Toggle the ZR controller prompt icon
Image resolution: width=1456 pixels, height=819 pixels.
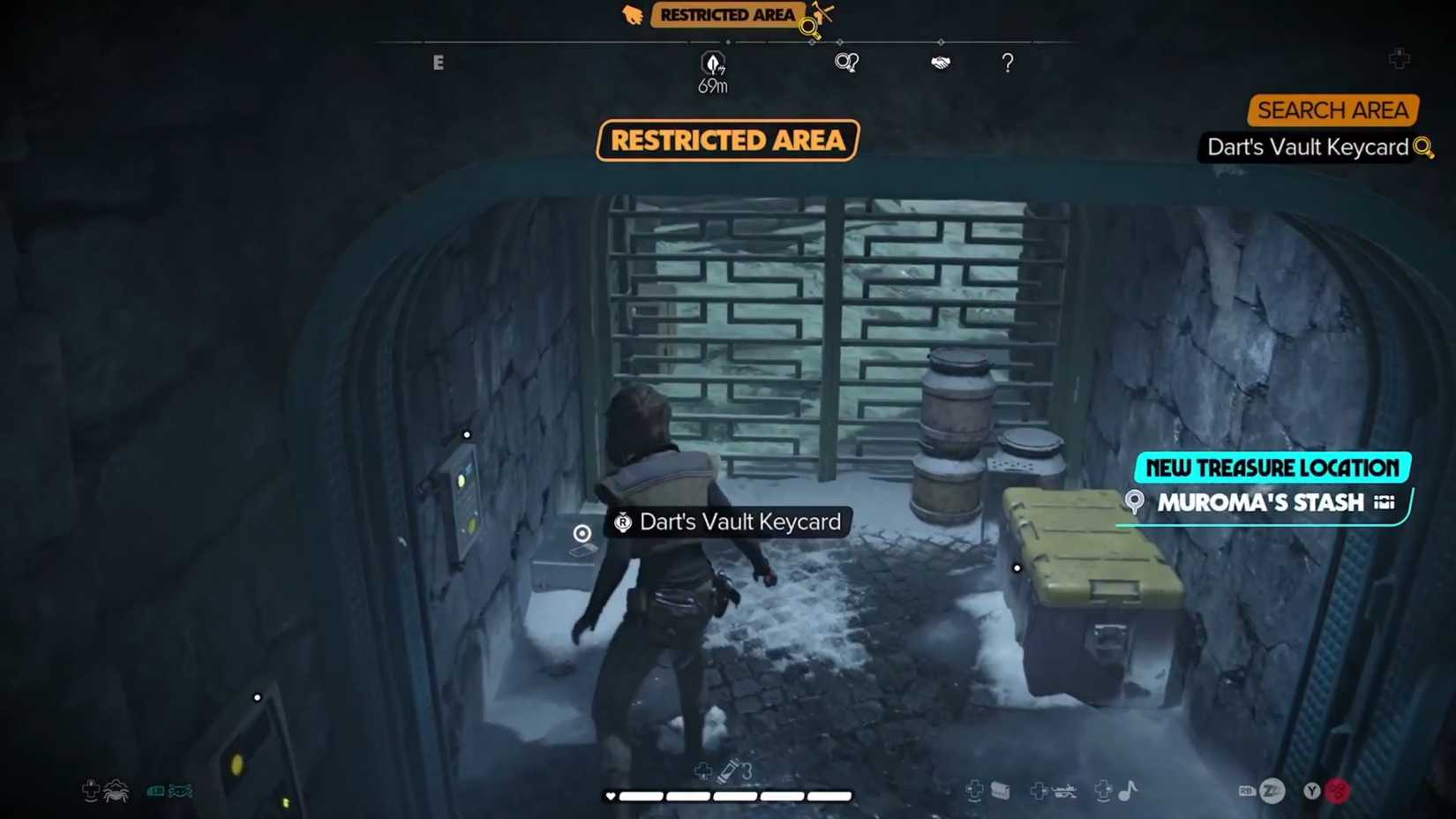coord(1272,791)
